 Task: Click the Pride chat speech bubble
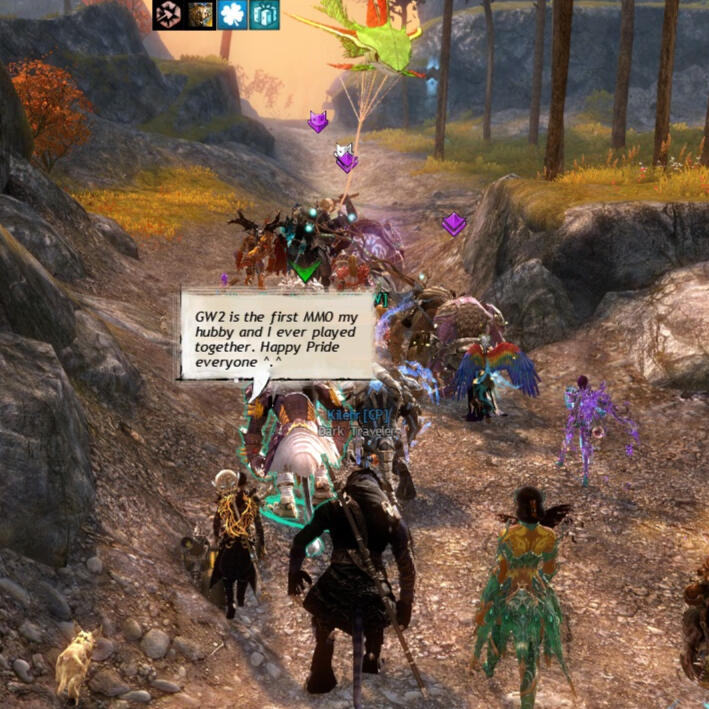click(277, 334)
